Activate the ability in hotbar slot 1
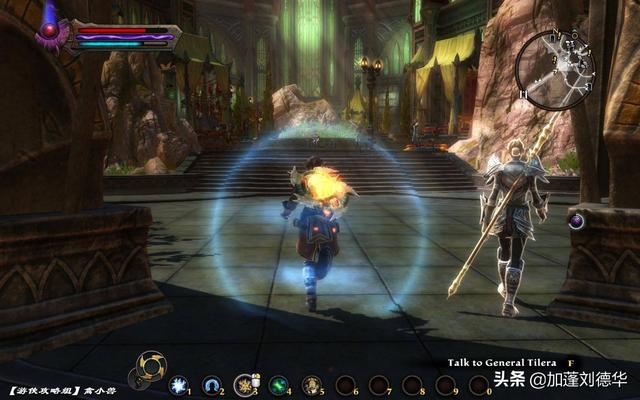This screenshot has height=400, width=640. (x=179, y=383)
